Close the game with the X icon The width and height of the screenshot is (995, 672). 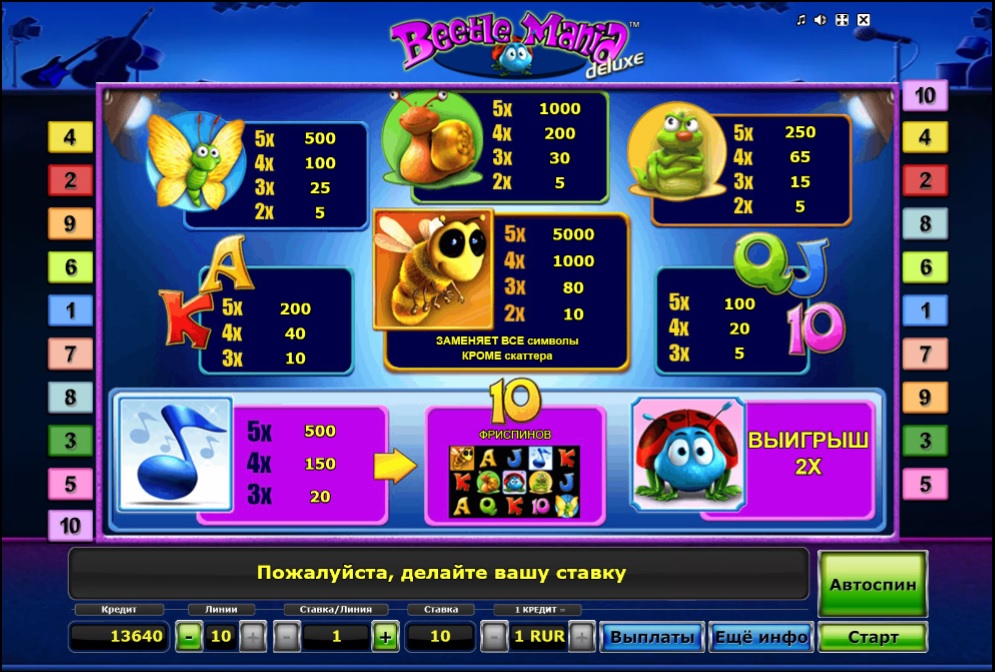point(864,20)
